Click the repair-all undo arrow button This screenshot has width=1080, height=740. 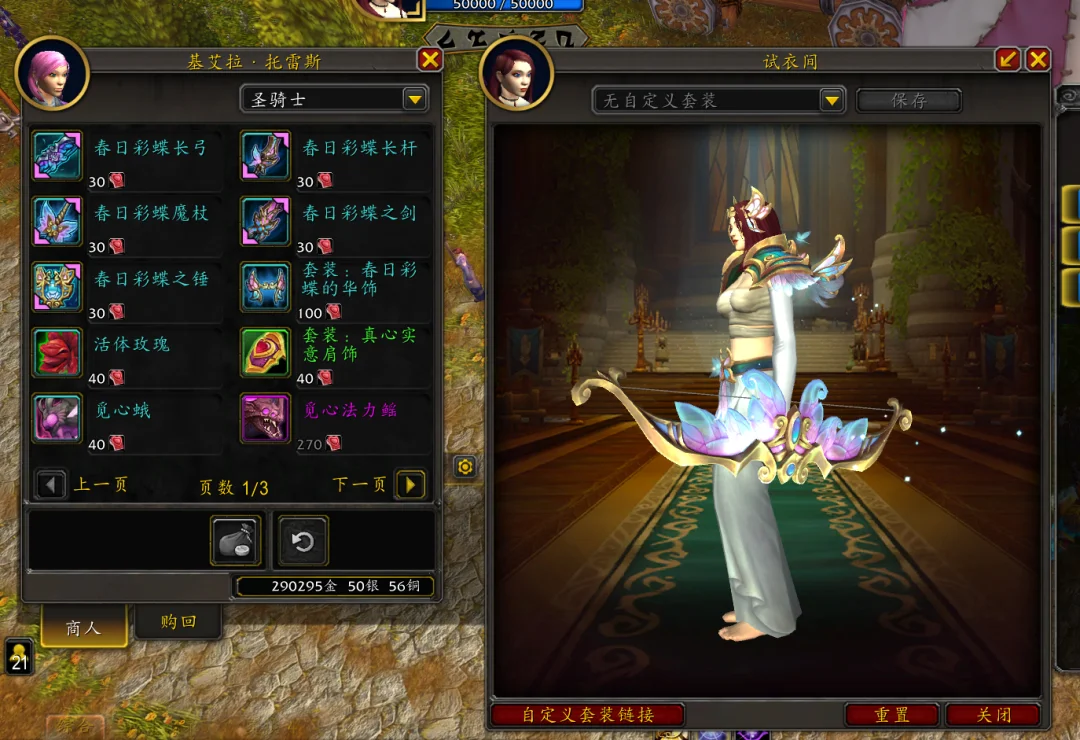(x=302, y=542)
